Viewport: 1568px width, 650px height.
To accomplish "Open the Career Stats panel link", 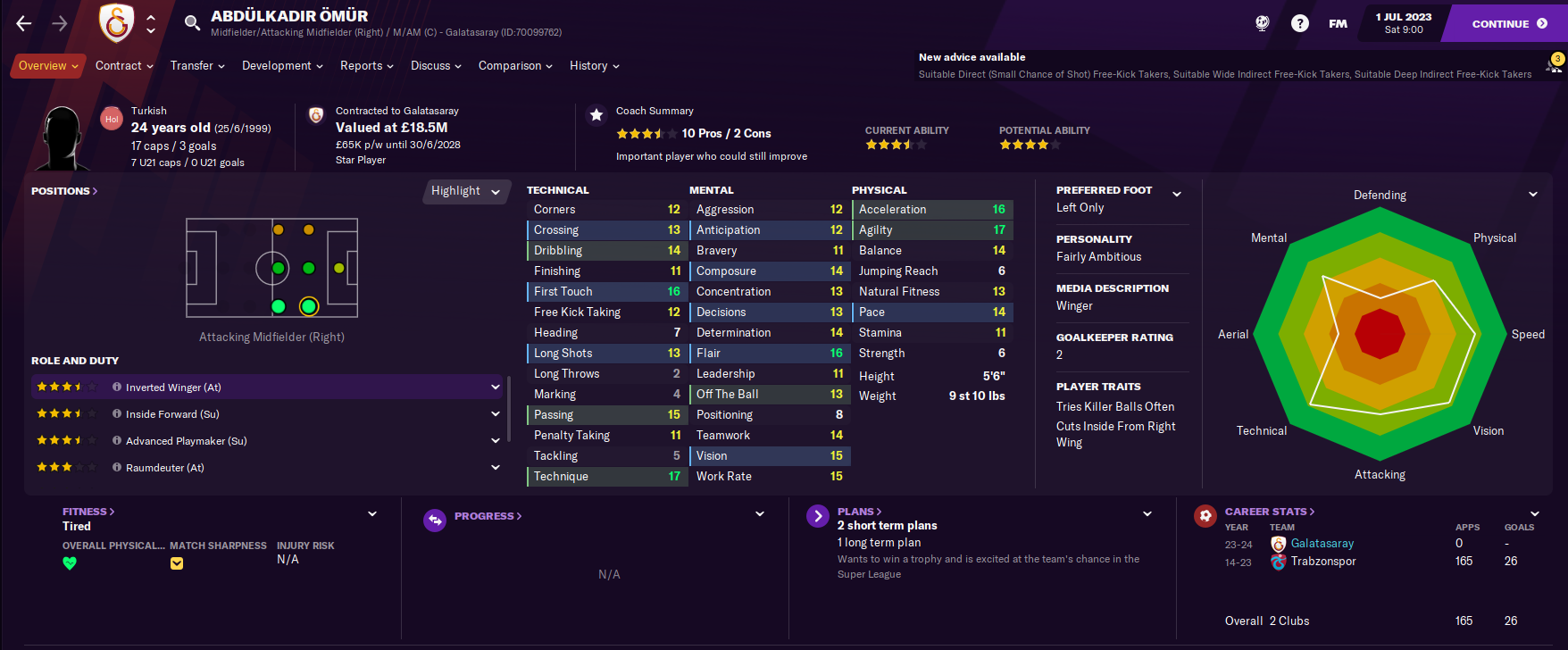I will [x=1269, y=512].
